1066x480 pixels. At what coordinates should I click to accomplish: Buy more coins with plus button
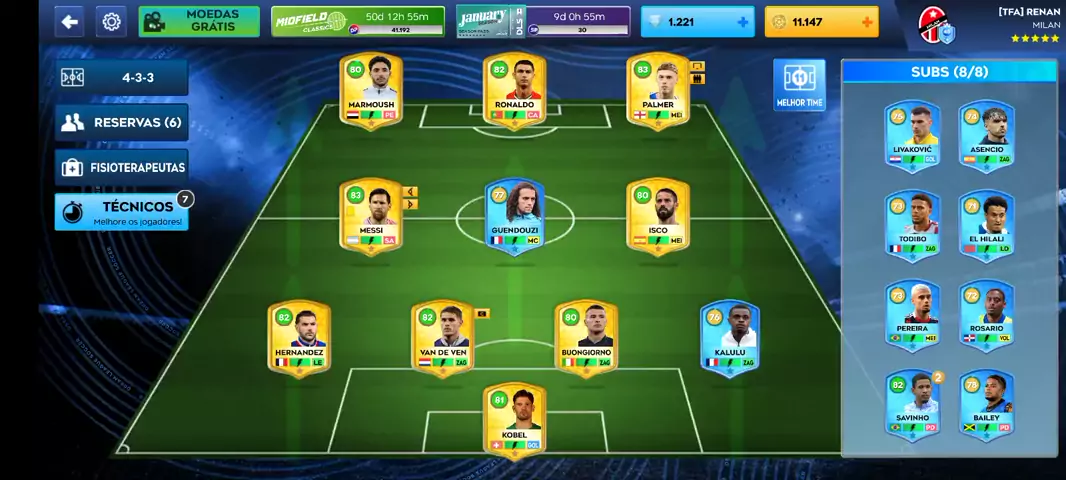(x=866, y=22)
